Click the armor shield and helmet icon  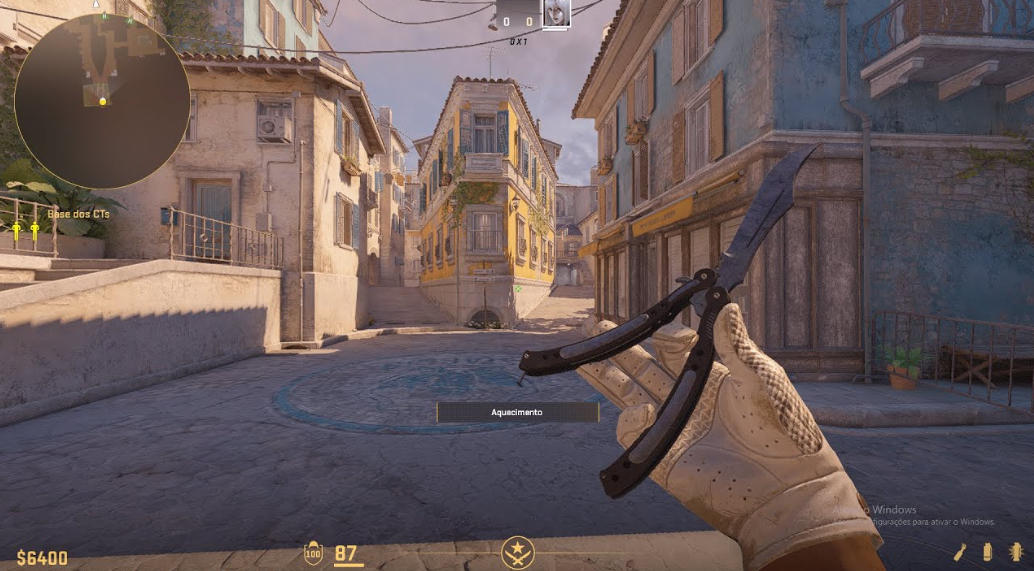[x=313, y=553]
